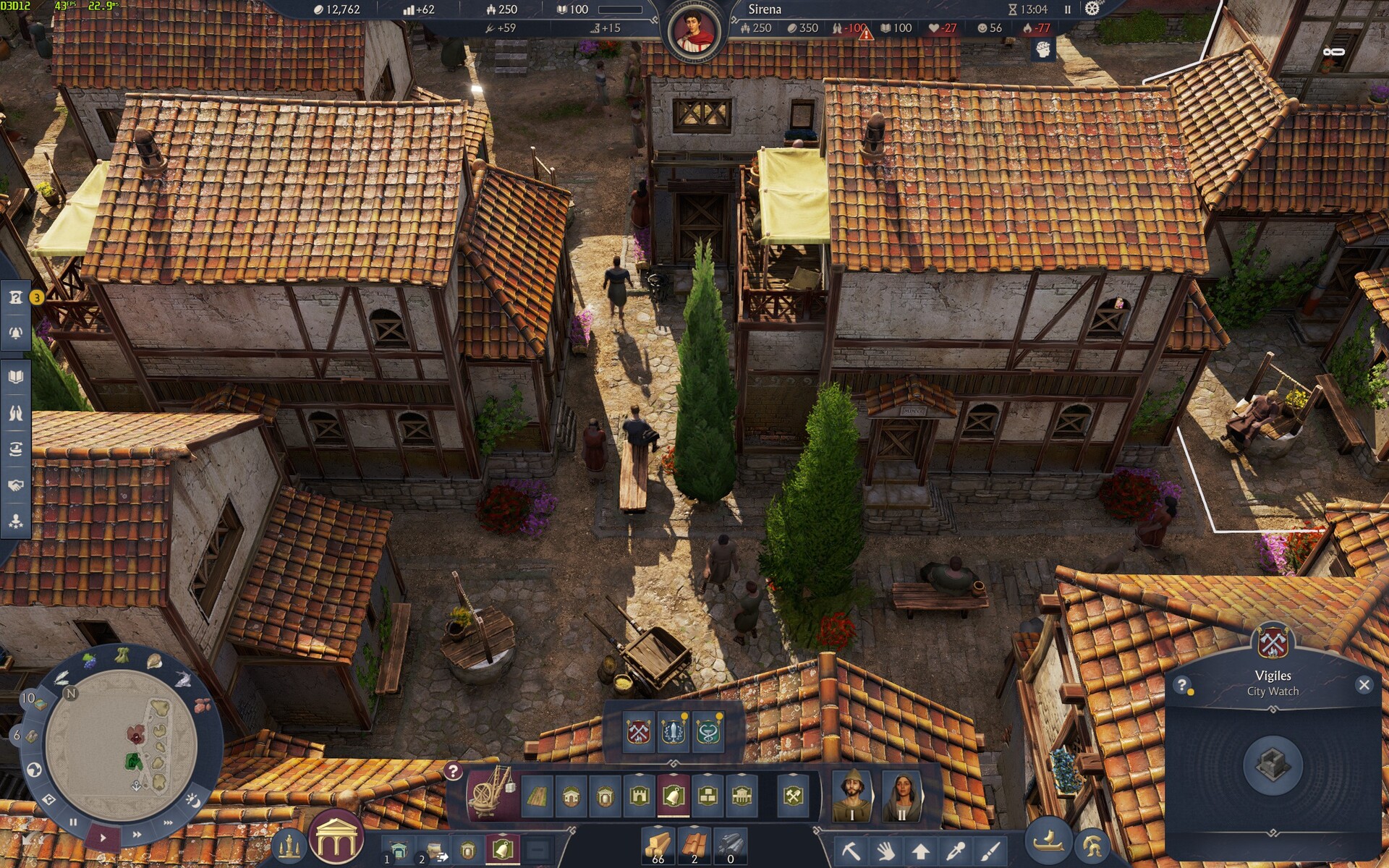Viewport: 1389px width, 868px height.
Task: Choose the tier I citizen portrait
Action: [x=851, y=796]
